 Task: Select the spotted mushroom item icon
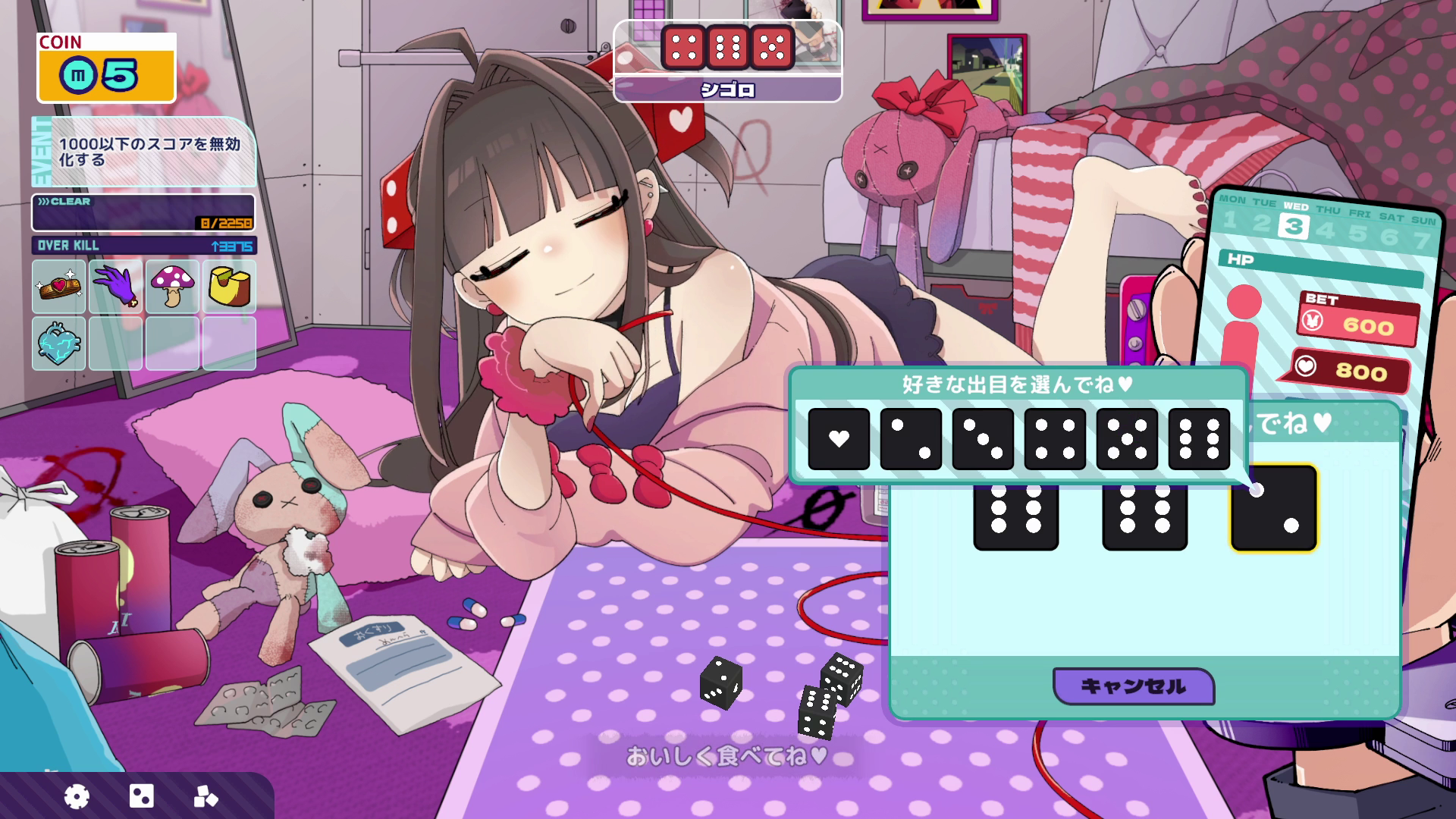(x=173, y=287)
